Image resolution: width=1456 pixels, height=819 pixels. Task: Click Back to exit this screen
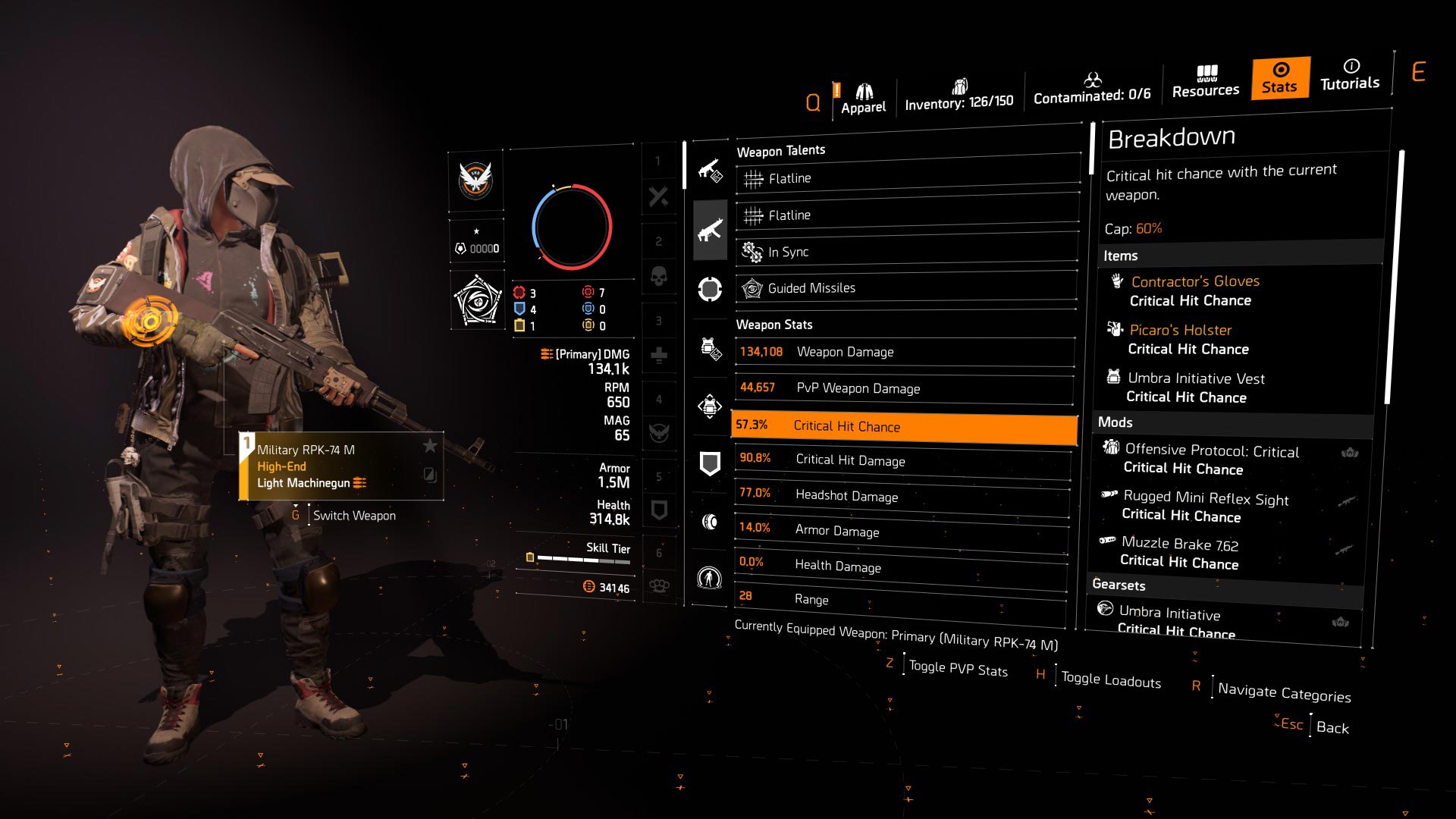coord(1333,727)
